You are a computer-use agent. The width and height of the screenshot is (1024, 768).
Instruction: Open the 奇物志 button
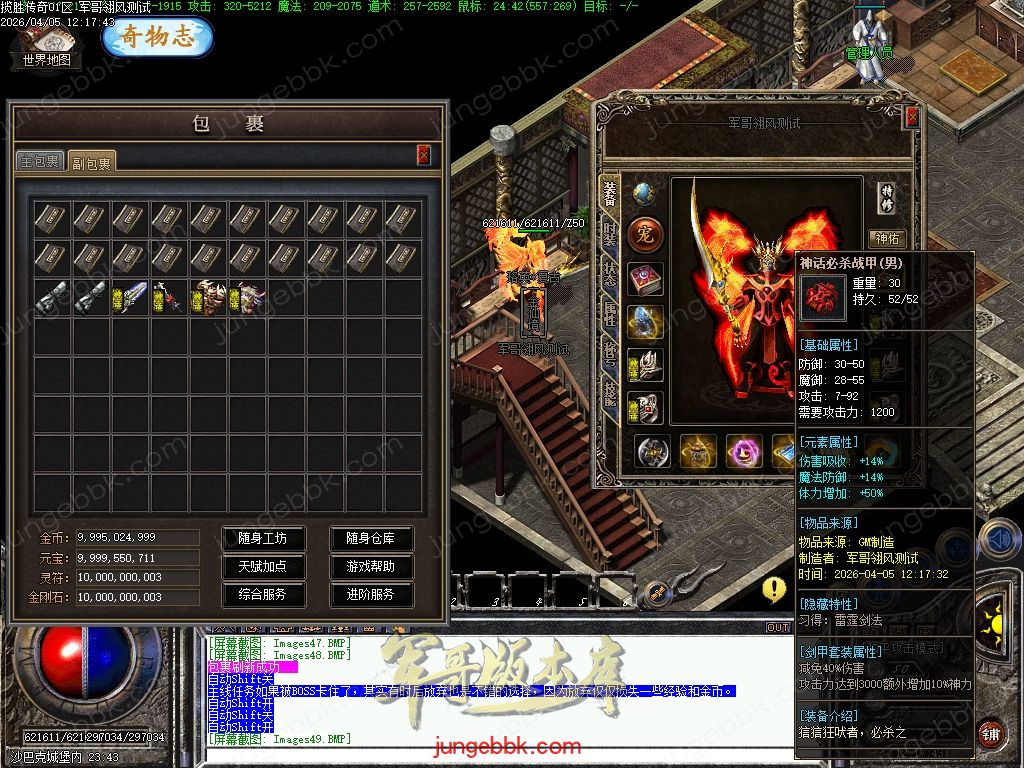click(157, 37)
